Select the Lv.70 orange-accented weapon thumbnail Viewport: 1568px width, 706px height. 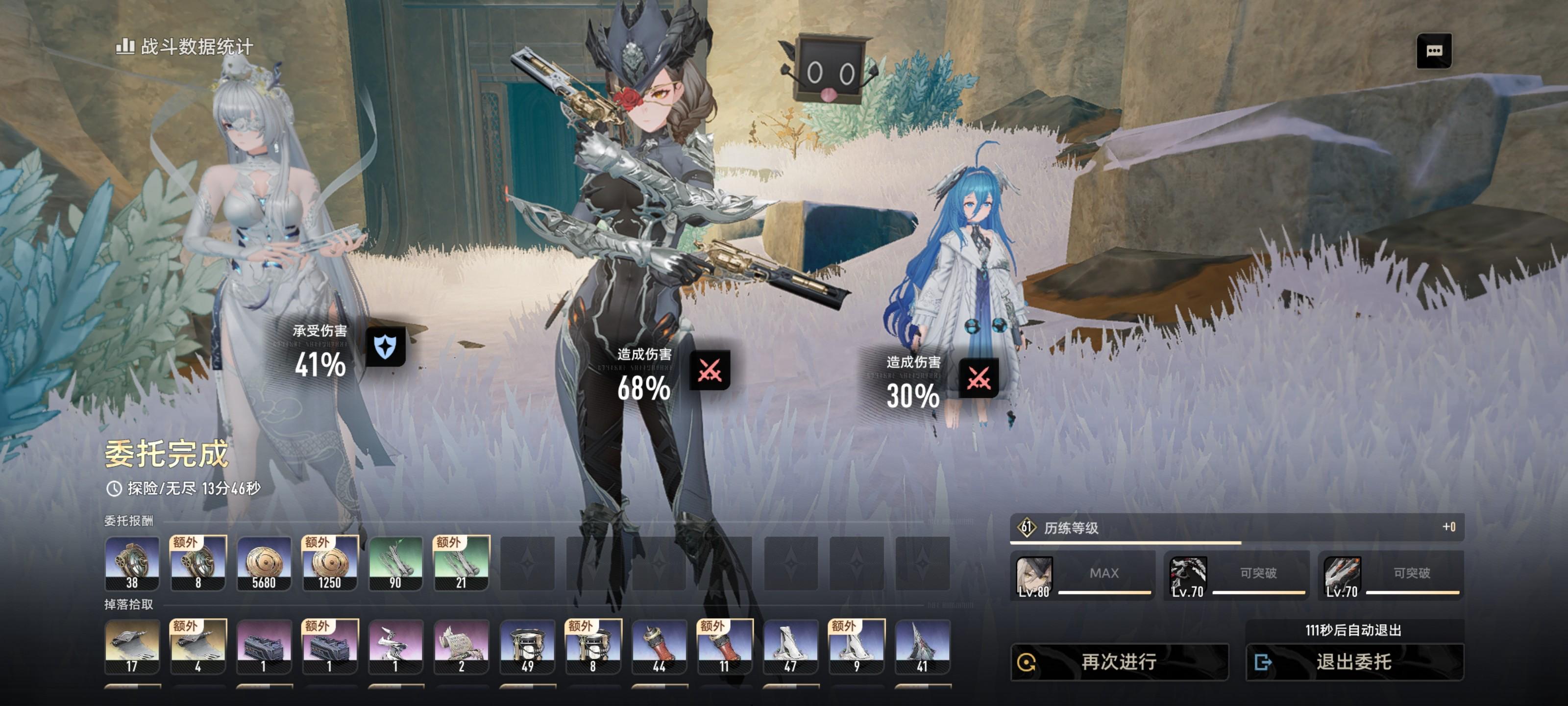point(1342,576)
